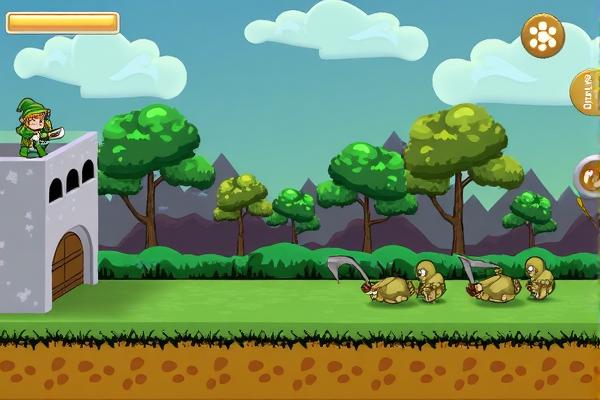Image resolution: width=600 pixels, height=400 pixels.
Task: Select the silver-ringed round icon at the right edge
Action: 589,177
